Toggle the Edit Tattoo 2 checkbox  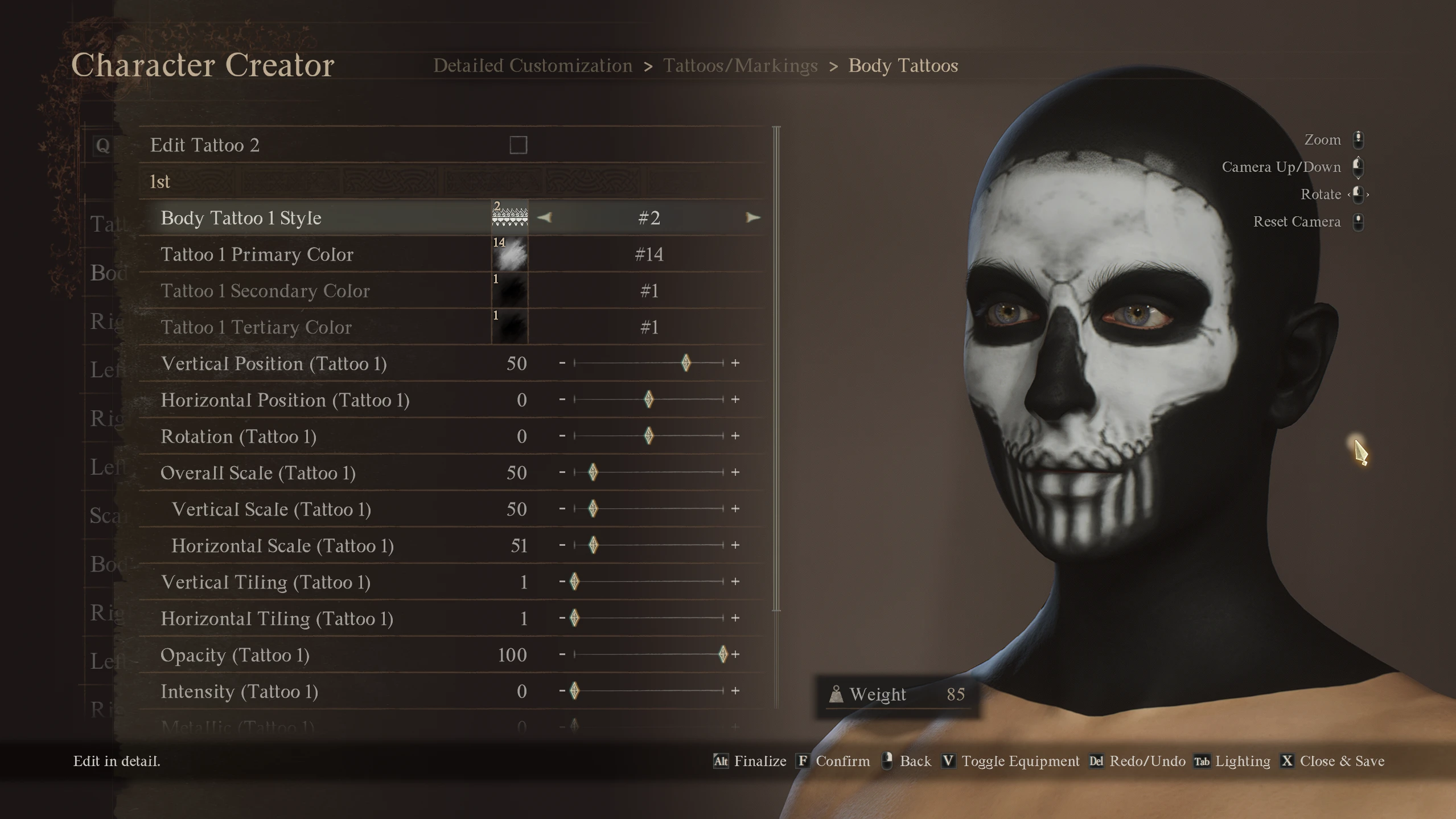point(518,145)
